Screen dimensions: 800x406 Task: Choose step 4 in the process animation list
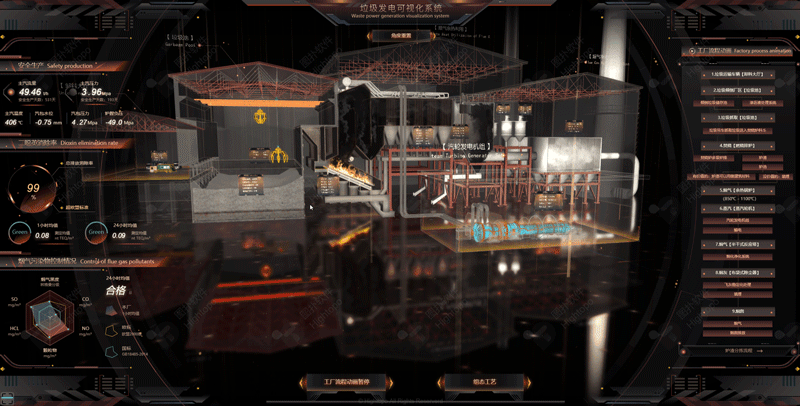pyautogui.click(x=737, y=144)
